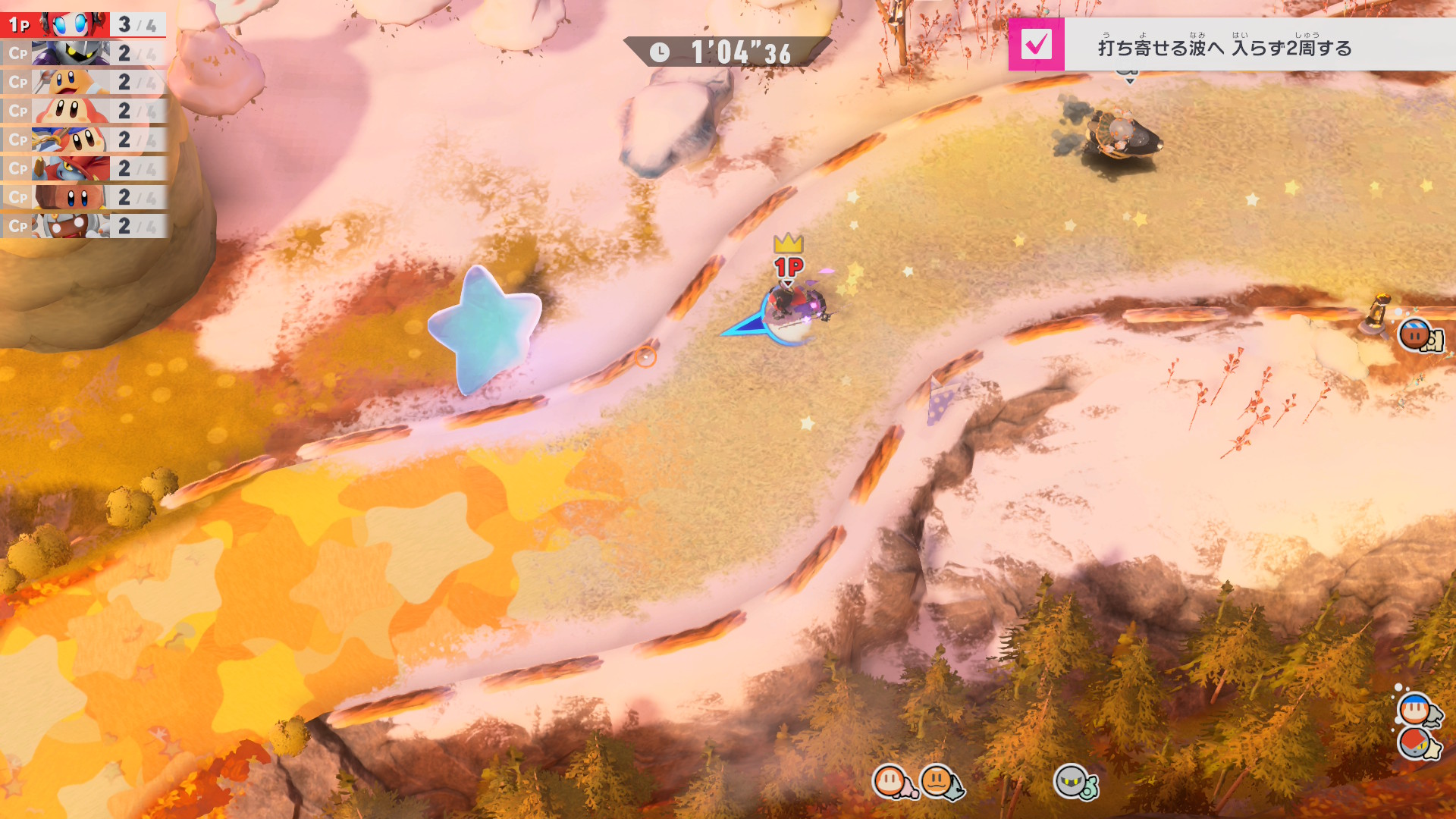Select the brown rock-hat rider ranking row
Viewport: 1456px width, 819px height.
(83, 197)
